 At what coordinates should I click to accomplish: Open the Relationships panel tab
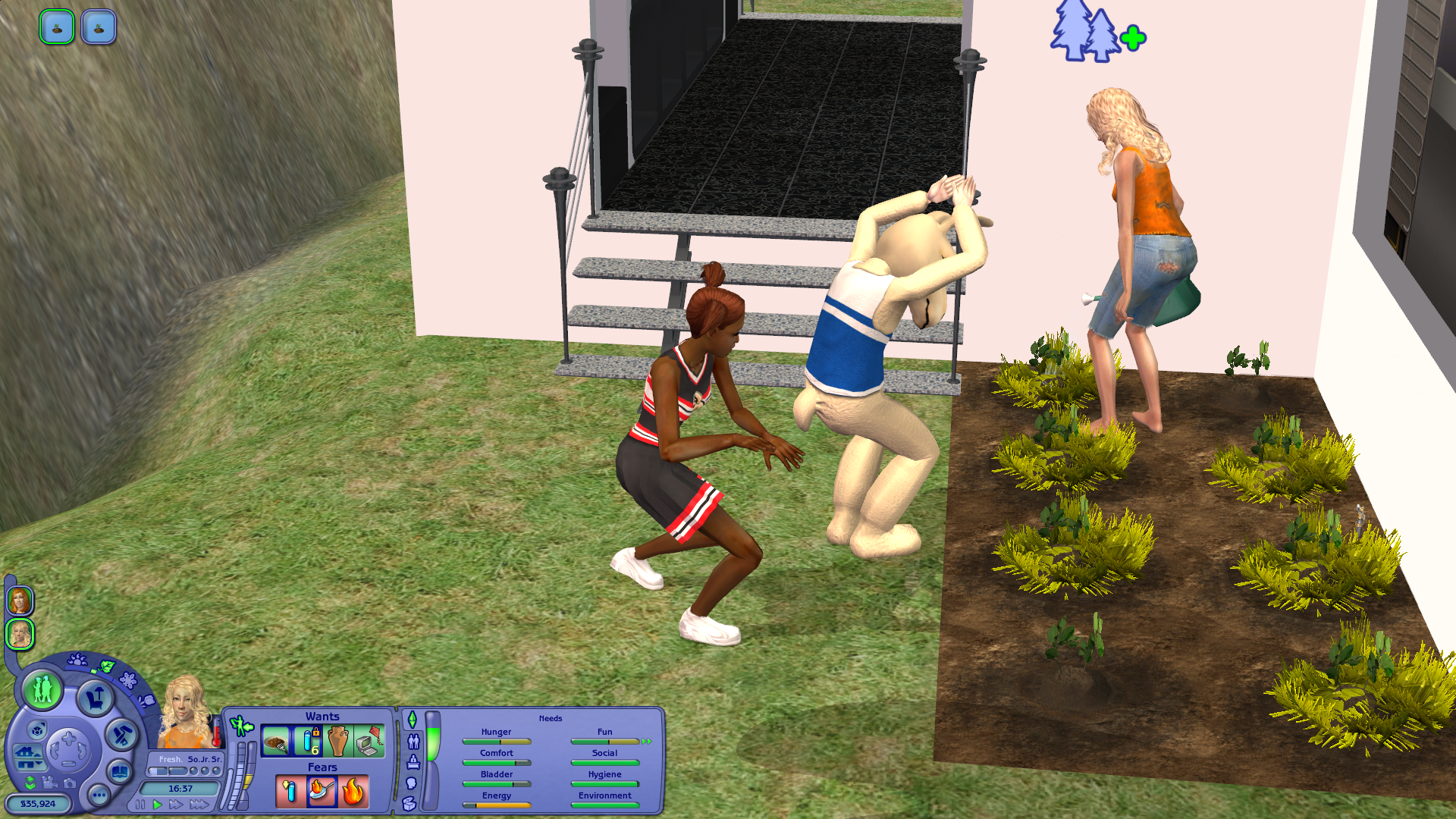coord(413,741)
